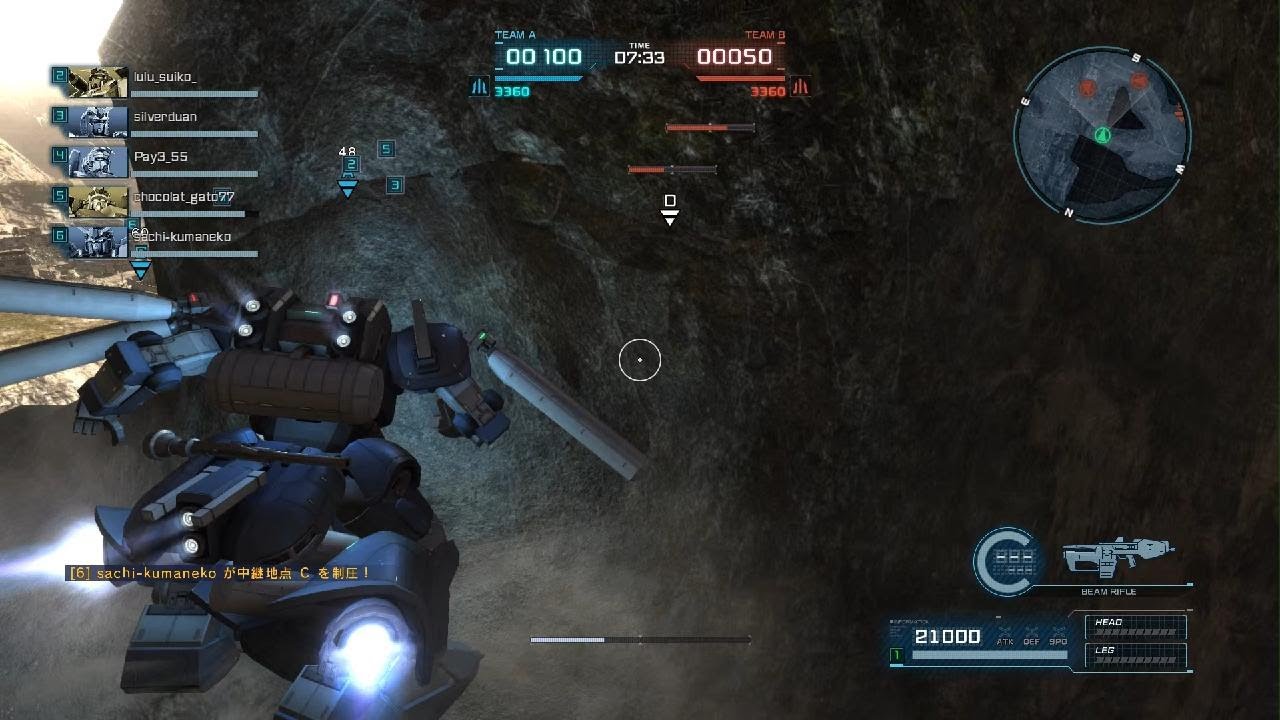
Task: Click the HEAD damage status panel
Action: point(1136,627)
